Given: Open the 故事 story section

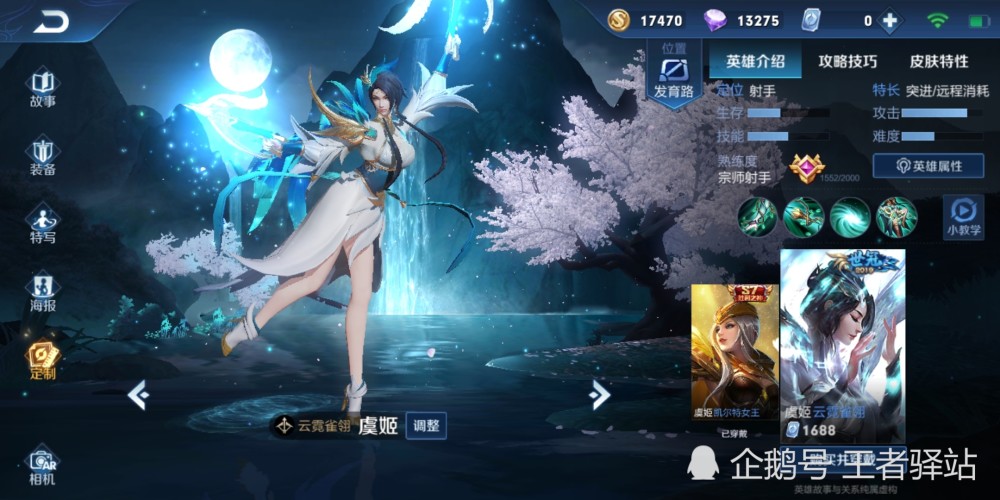Looking at the screenshot, I should pos(42,88).
